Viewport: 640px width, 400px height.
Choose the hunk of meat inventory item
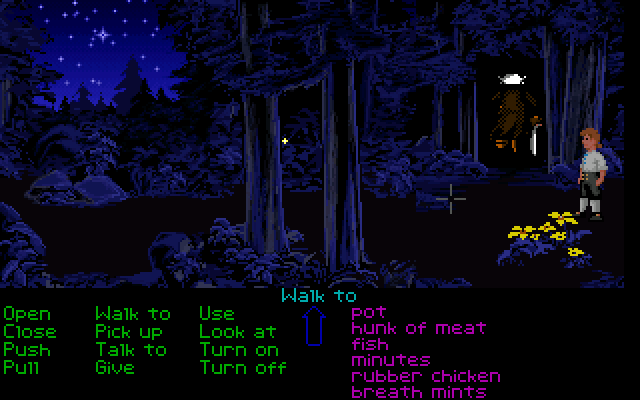418,328
